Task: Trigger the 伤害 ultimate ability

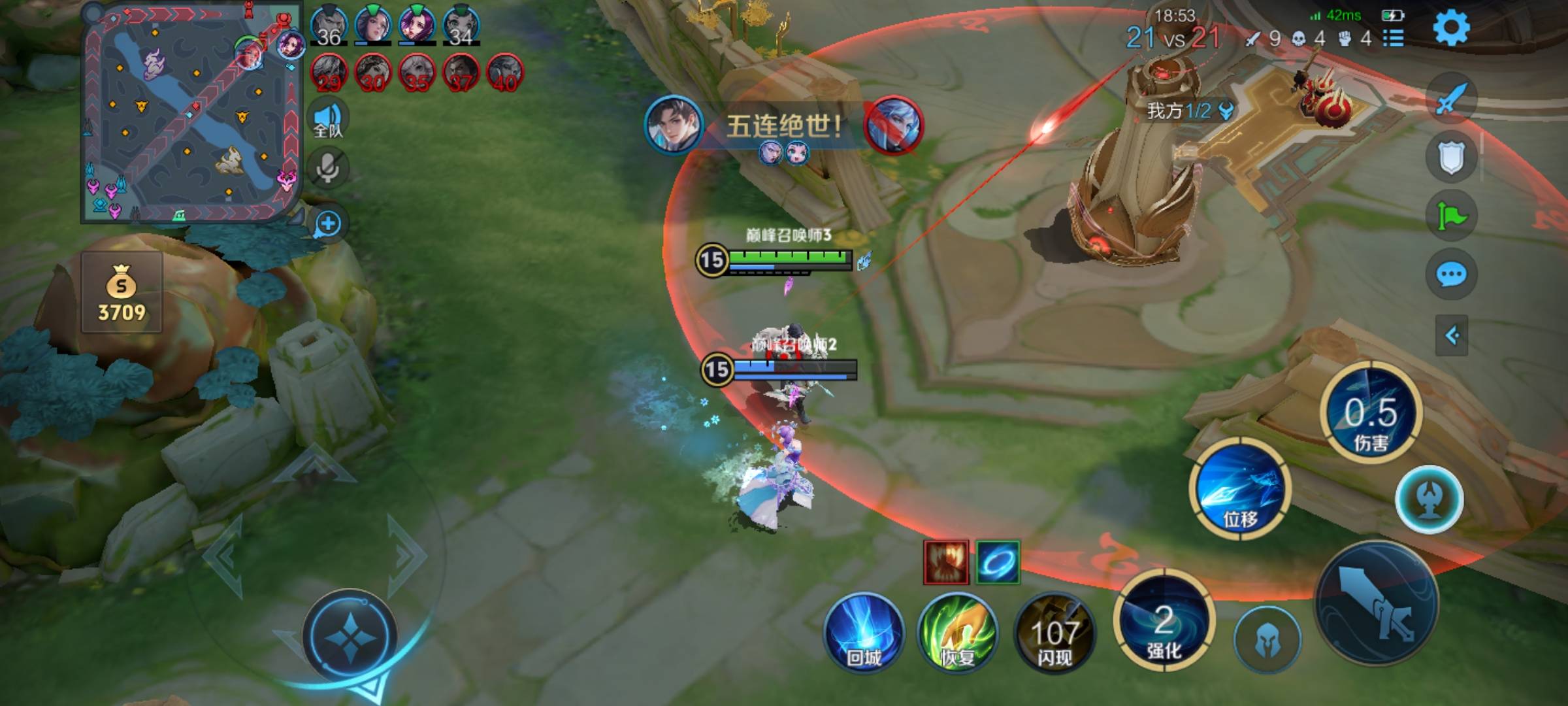Action: [1371, 414]
